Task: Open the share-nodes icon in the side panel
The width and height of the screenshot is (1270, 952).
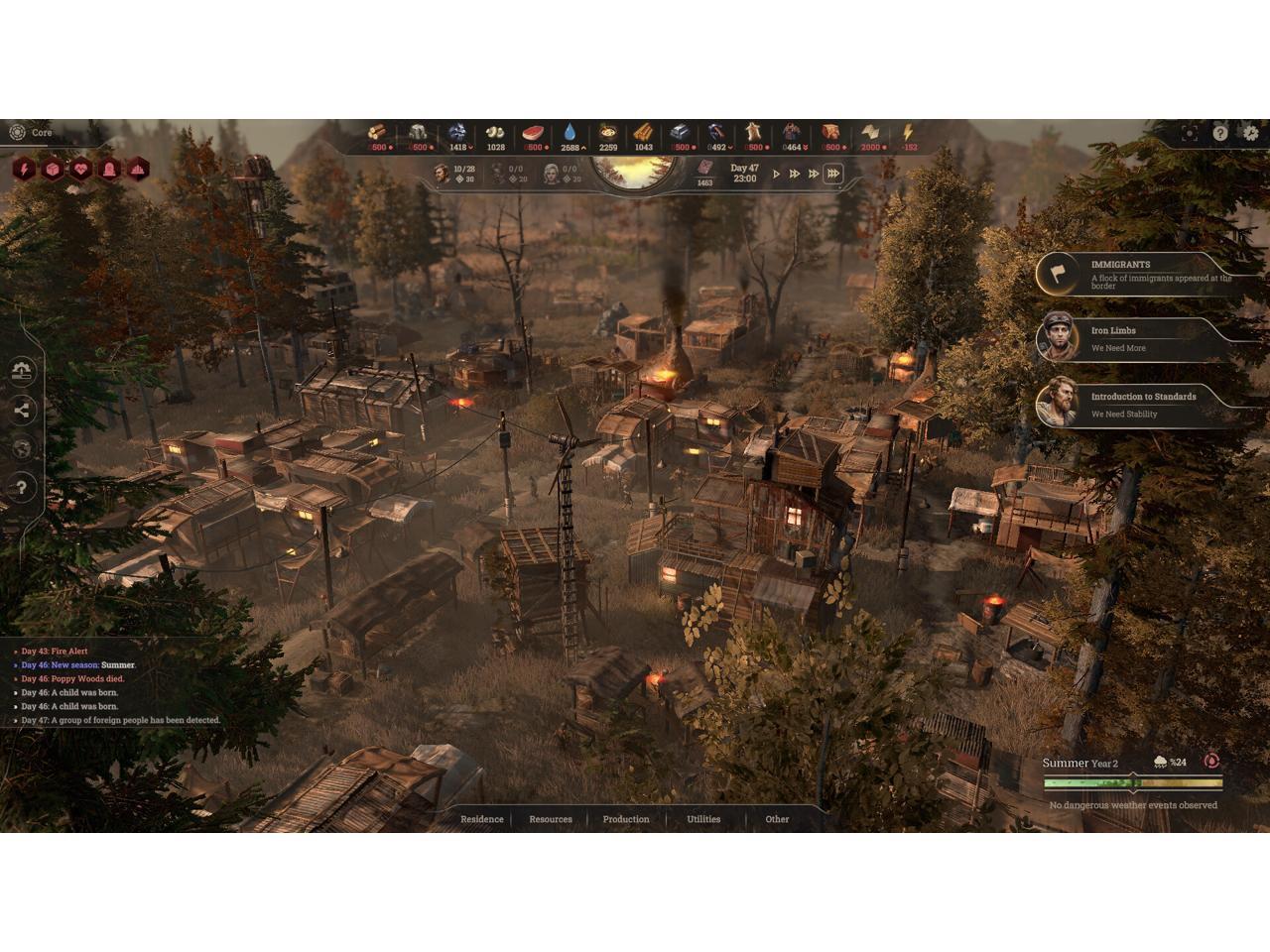Action: pos(23,410)
